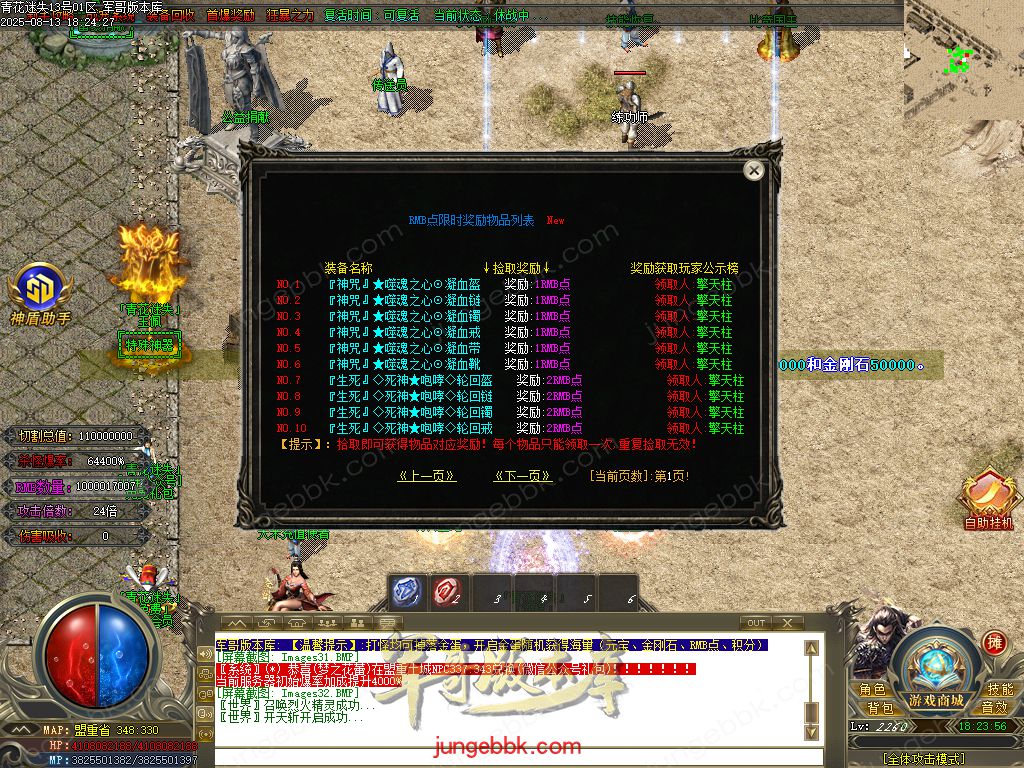
Task: Click the minimap in the corner
Action: pos(964,60)
